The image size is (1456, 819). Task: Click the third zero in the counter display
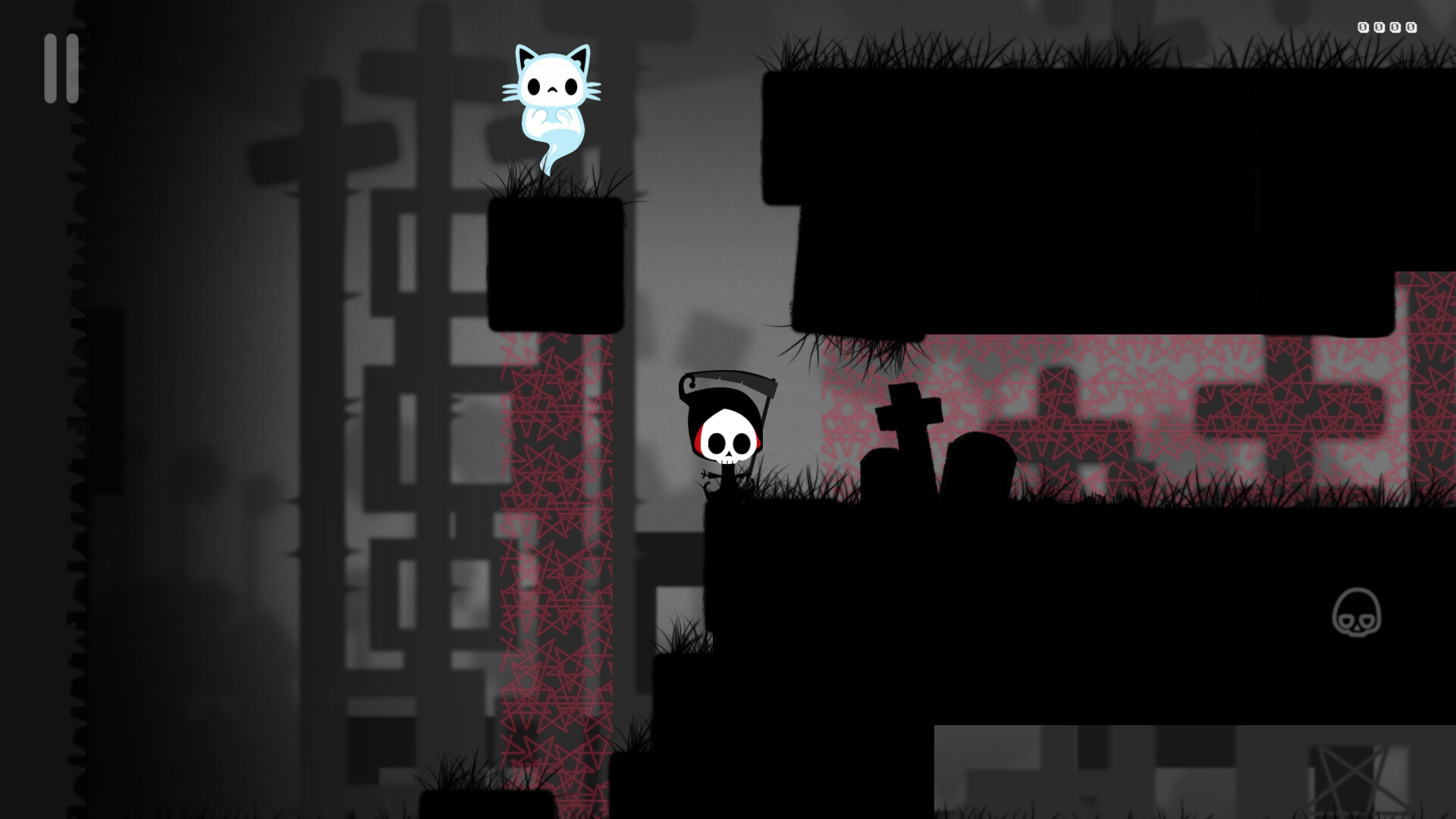(1395, 27)
